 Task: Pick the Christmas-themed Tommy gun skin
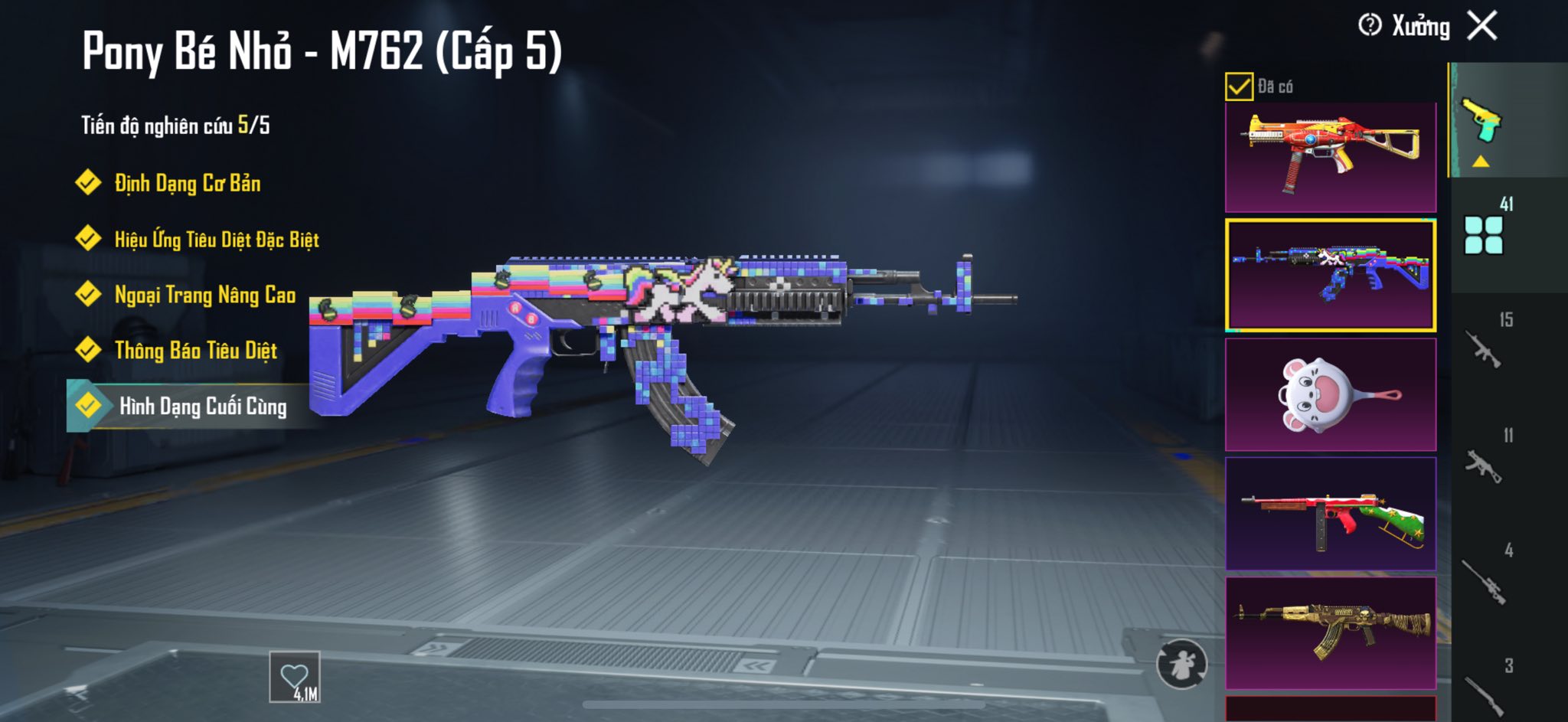(1331, 514)
